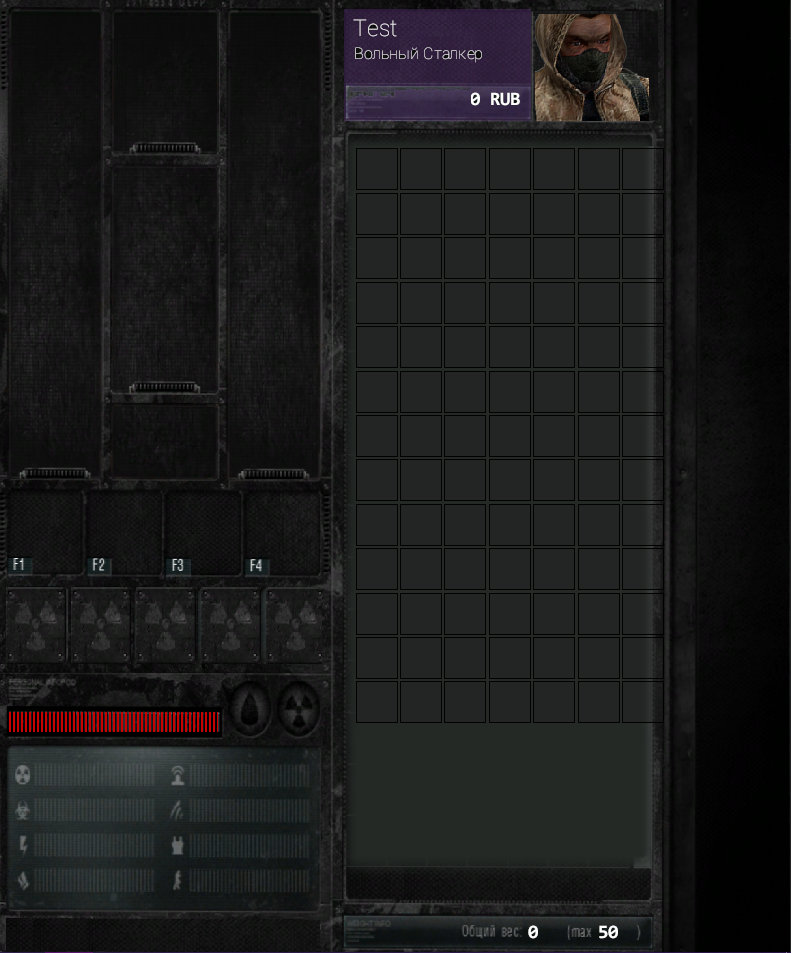Select the F1 quick slot
The height and width of the screenshot is (953, 791).
coord(46,532)
